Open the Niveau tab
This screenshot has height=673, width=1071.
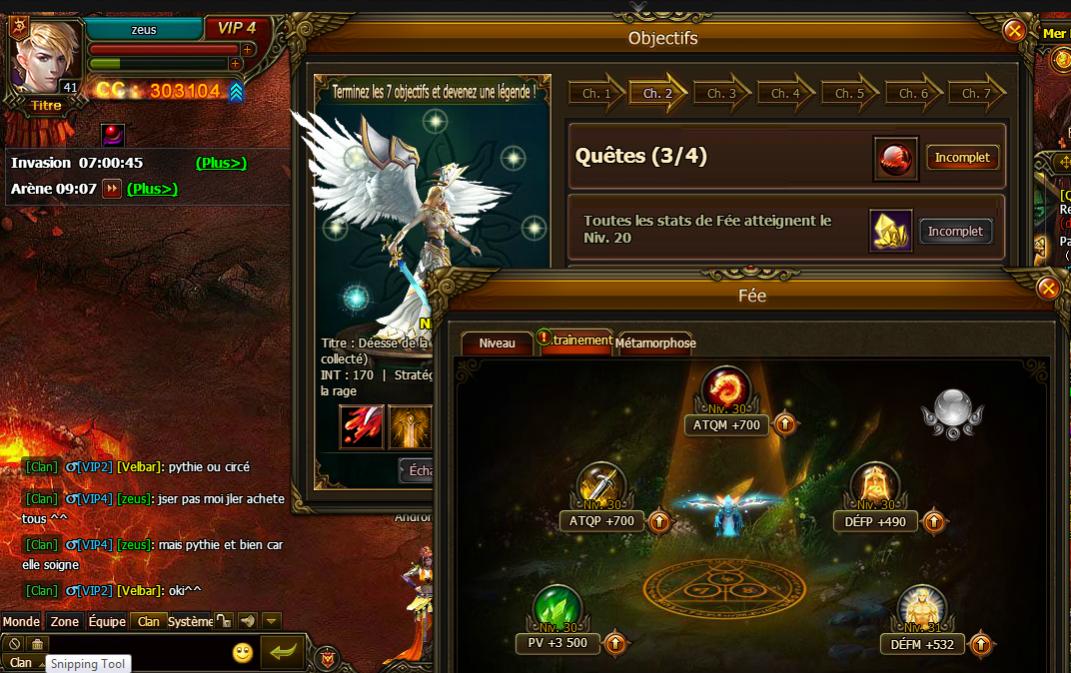pyautogui.click(x=497, y=343)
